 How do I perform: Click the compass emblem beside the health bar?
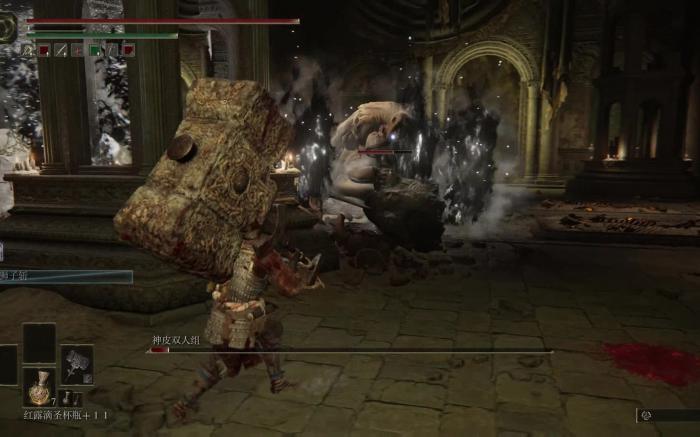tap(9, 27)
